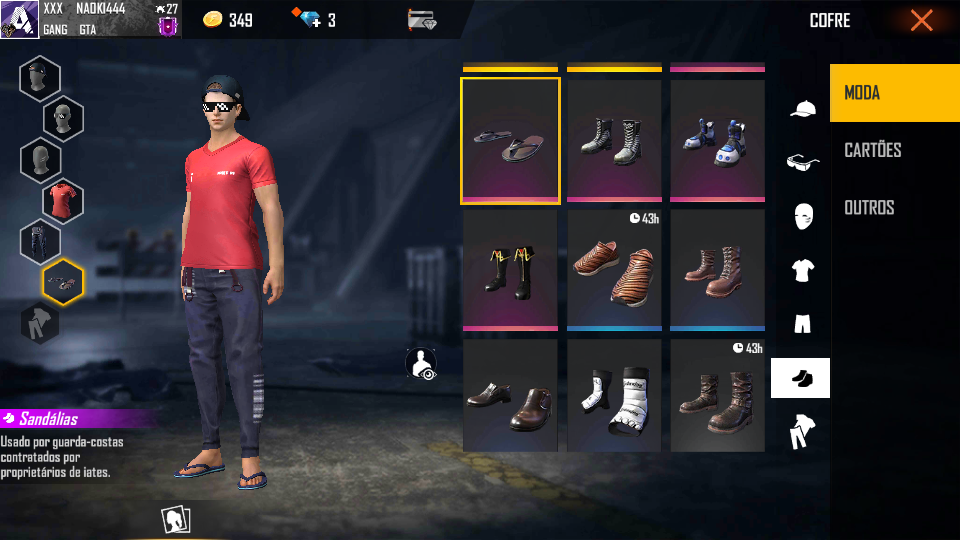Screen dimensions: 960x540
Task: Pick the brown dress shoes
Action: (510, 398)
